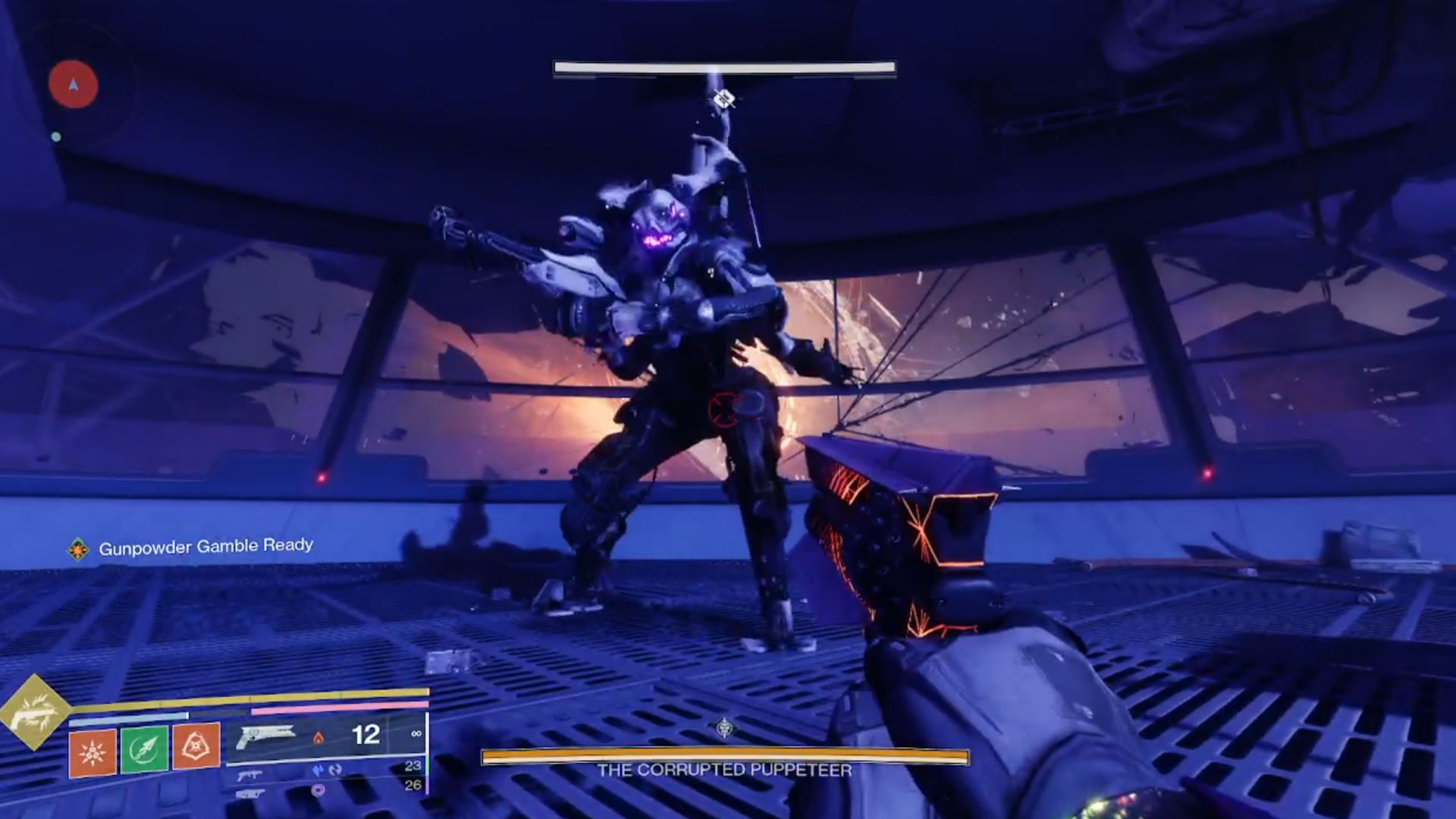Click the heavy weapon slot icon

click(x=249, y=795)
